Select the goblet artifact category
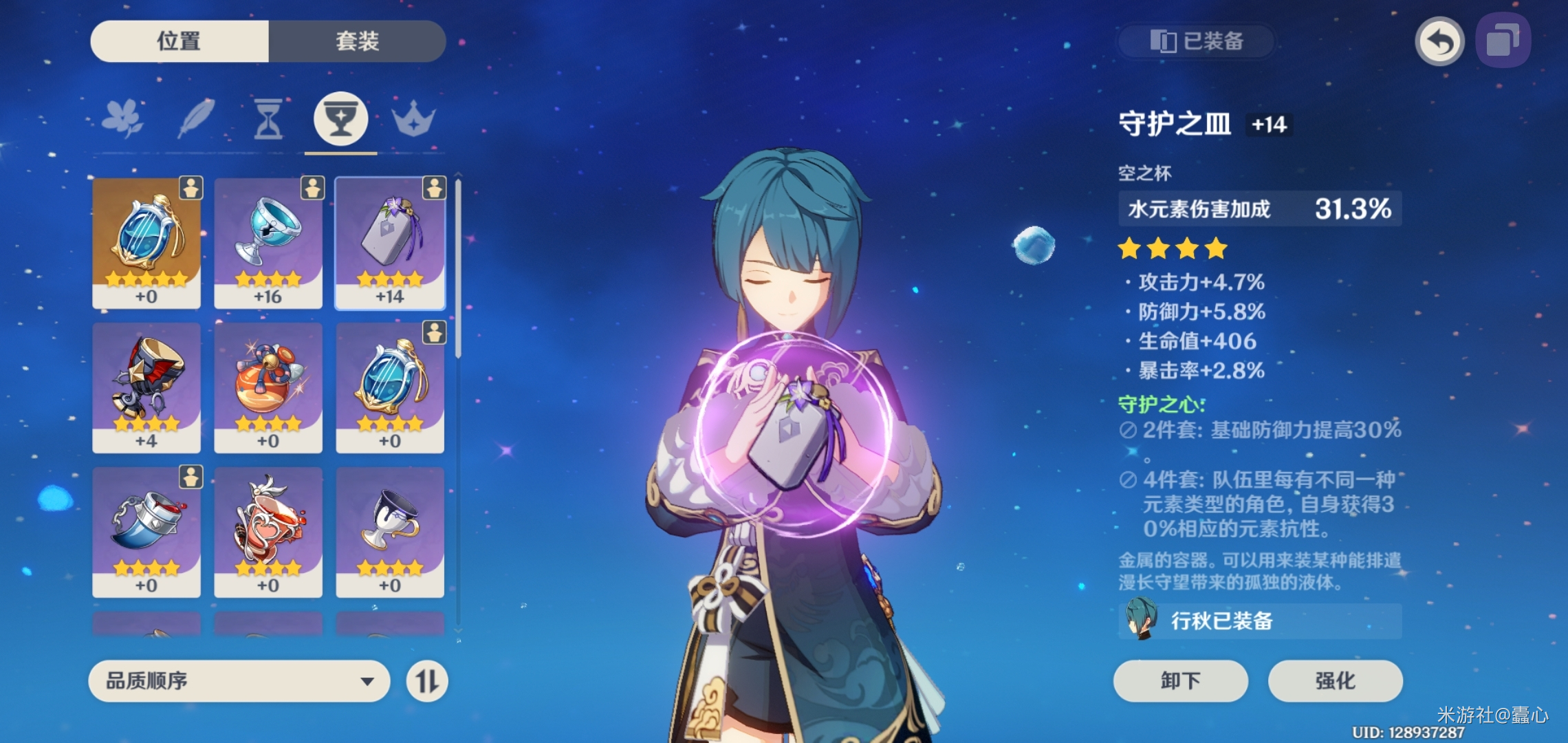This screenshot has height=743, width=1568. (340, 118)
